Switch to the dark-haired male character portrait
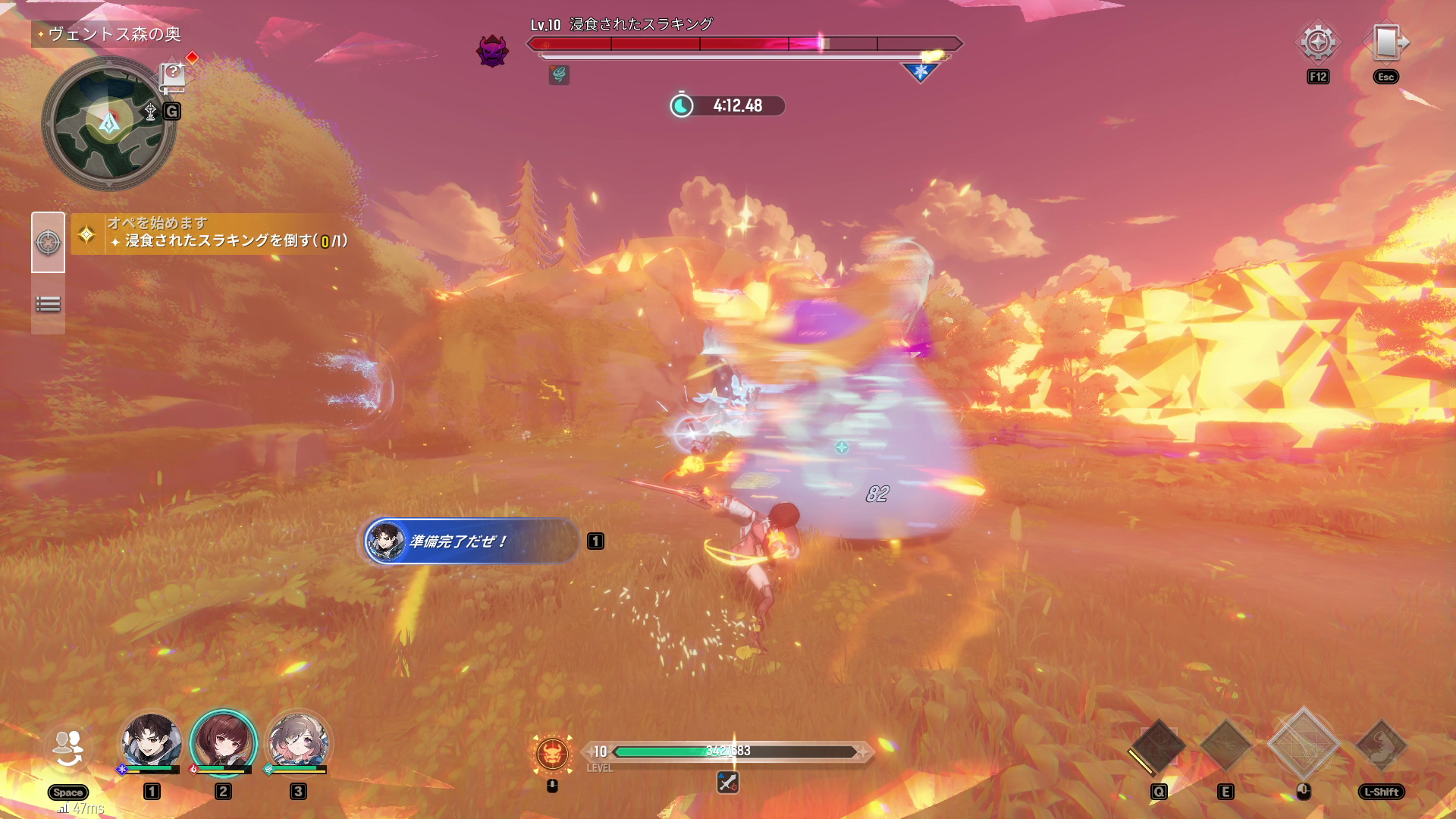This screenshot has height=819, width=1456. (x=152, y=742)
